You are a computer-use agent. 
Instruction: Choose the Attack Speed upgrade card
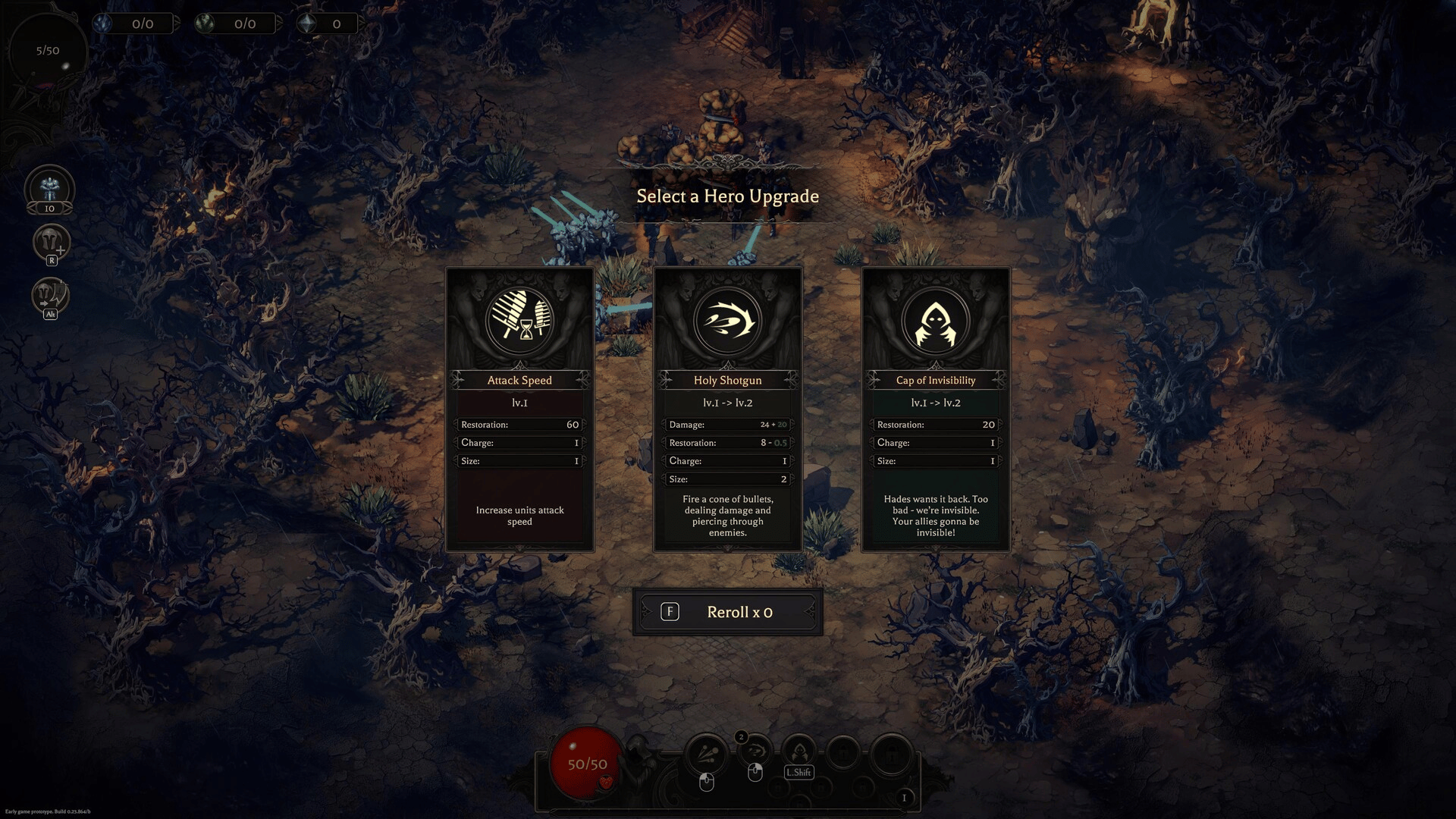[519, 409]
